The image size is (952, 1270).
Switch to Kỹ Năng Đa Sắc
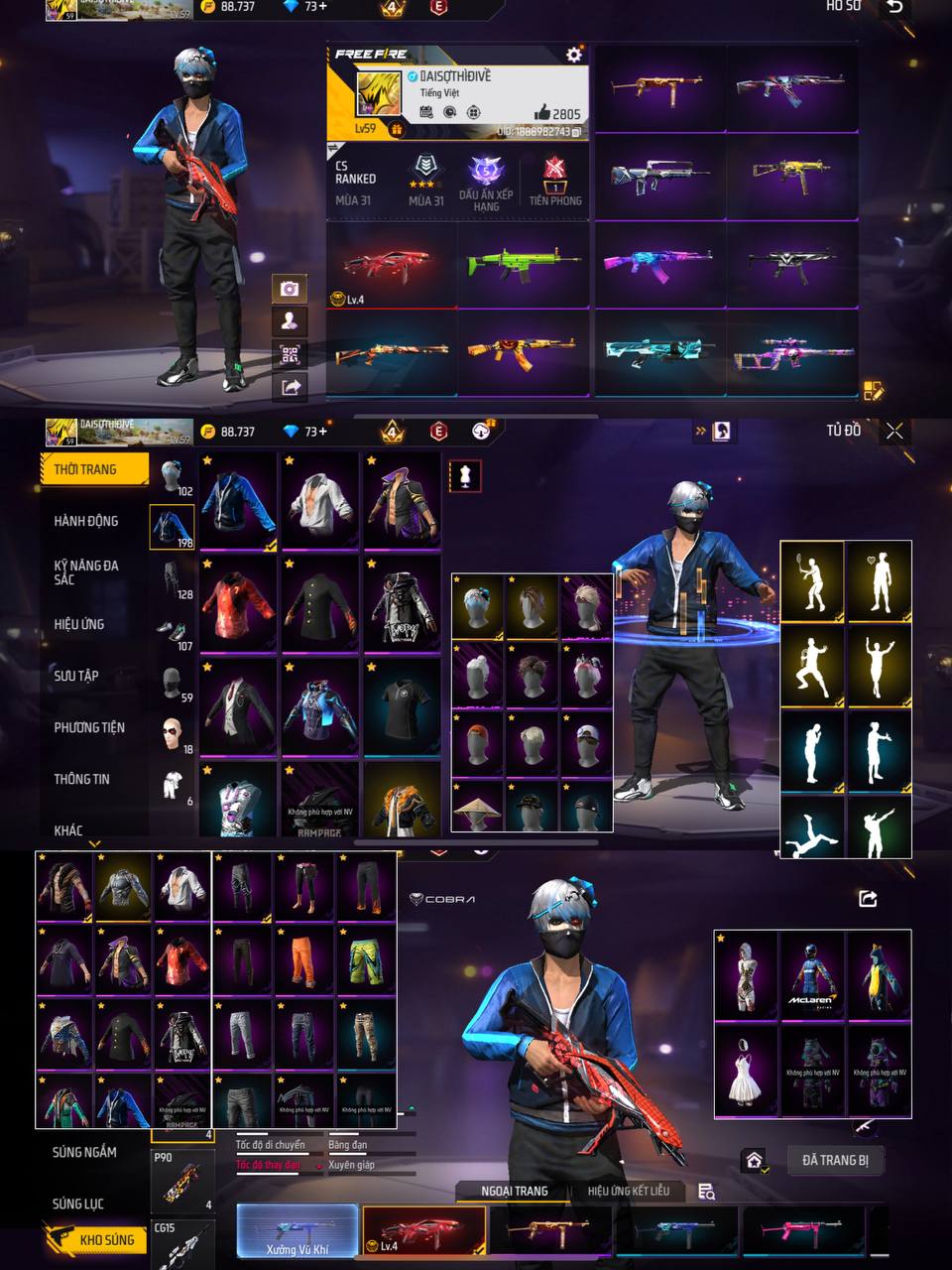[86, 571]
